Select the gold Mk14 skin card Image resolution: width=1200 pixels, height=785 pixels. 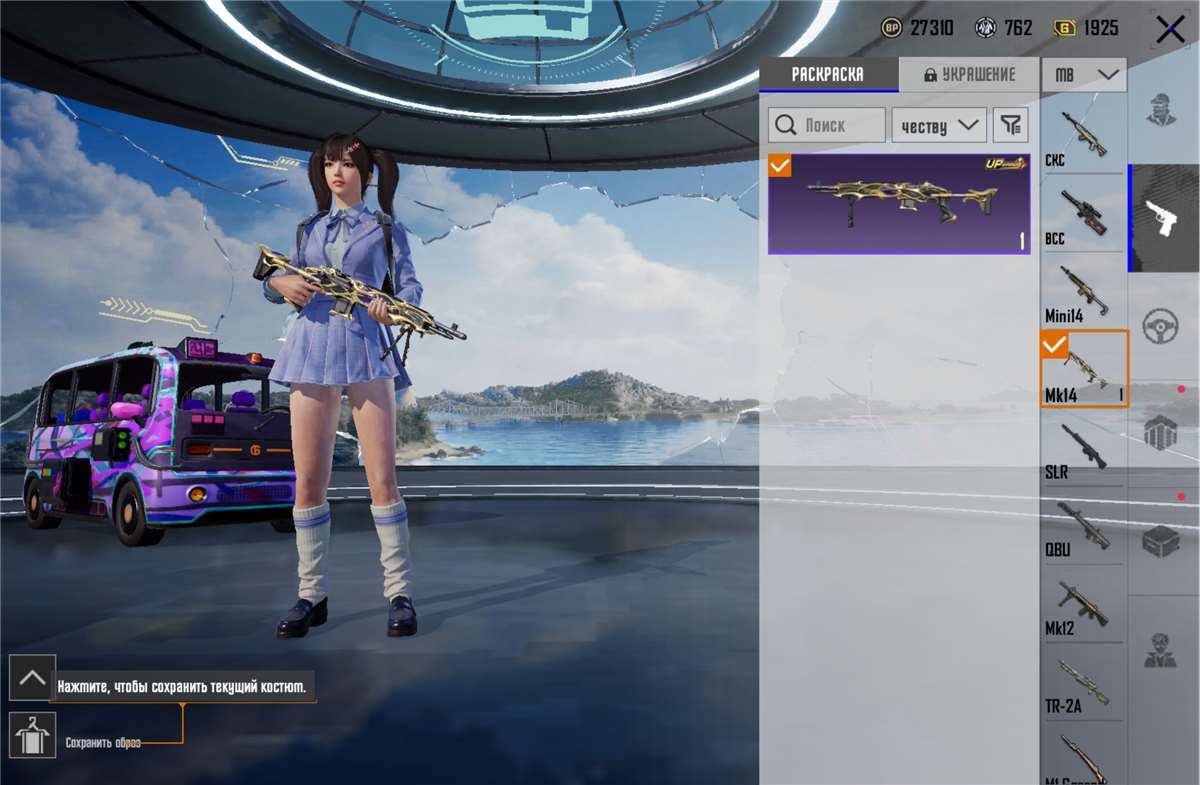(898, 204)
